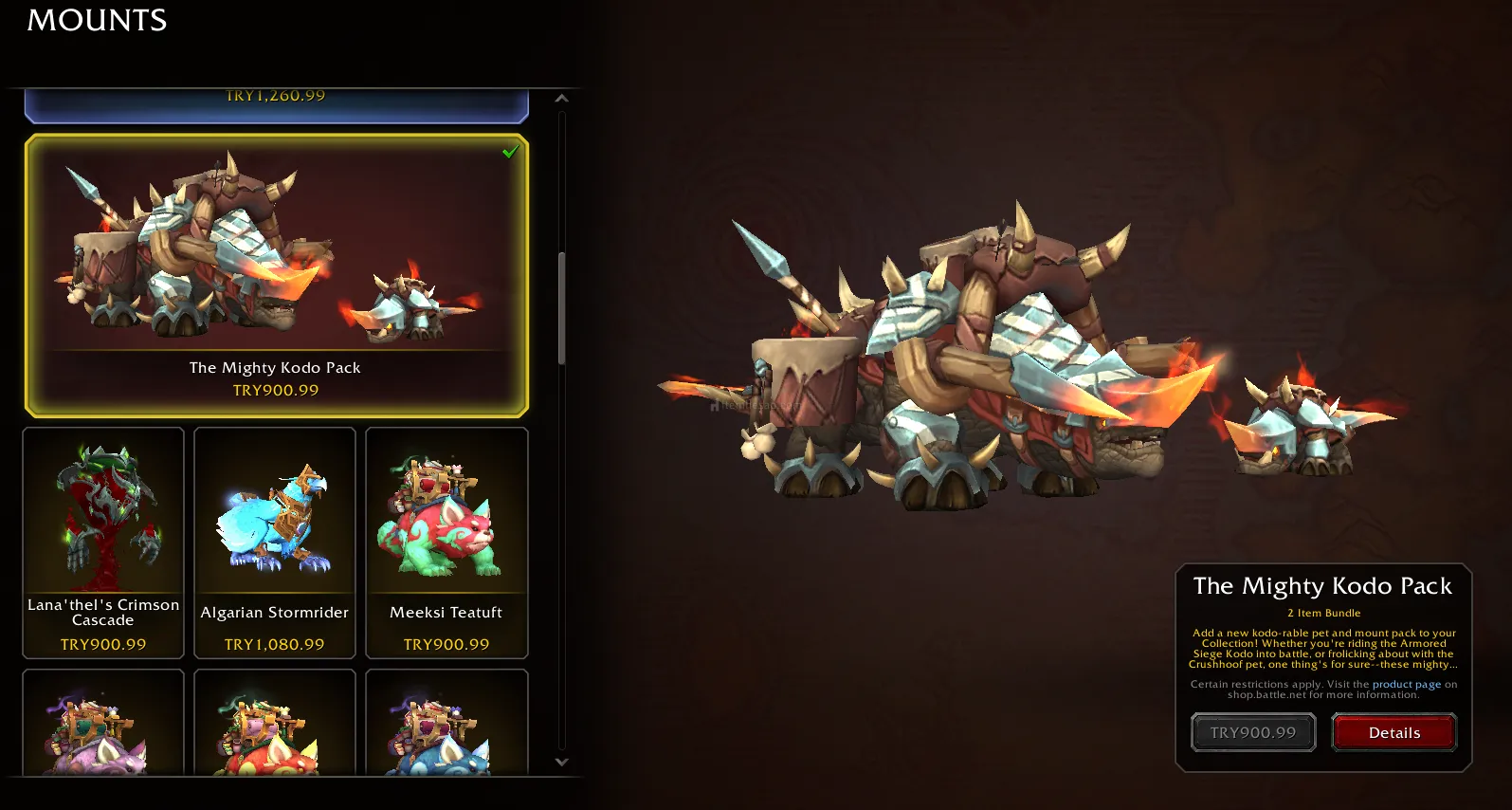The height and width of the screenshot is (810, 1512).
Task: Choose the purple Meeksi mount tile
Action: [x=103, y=723]
